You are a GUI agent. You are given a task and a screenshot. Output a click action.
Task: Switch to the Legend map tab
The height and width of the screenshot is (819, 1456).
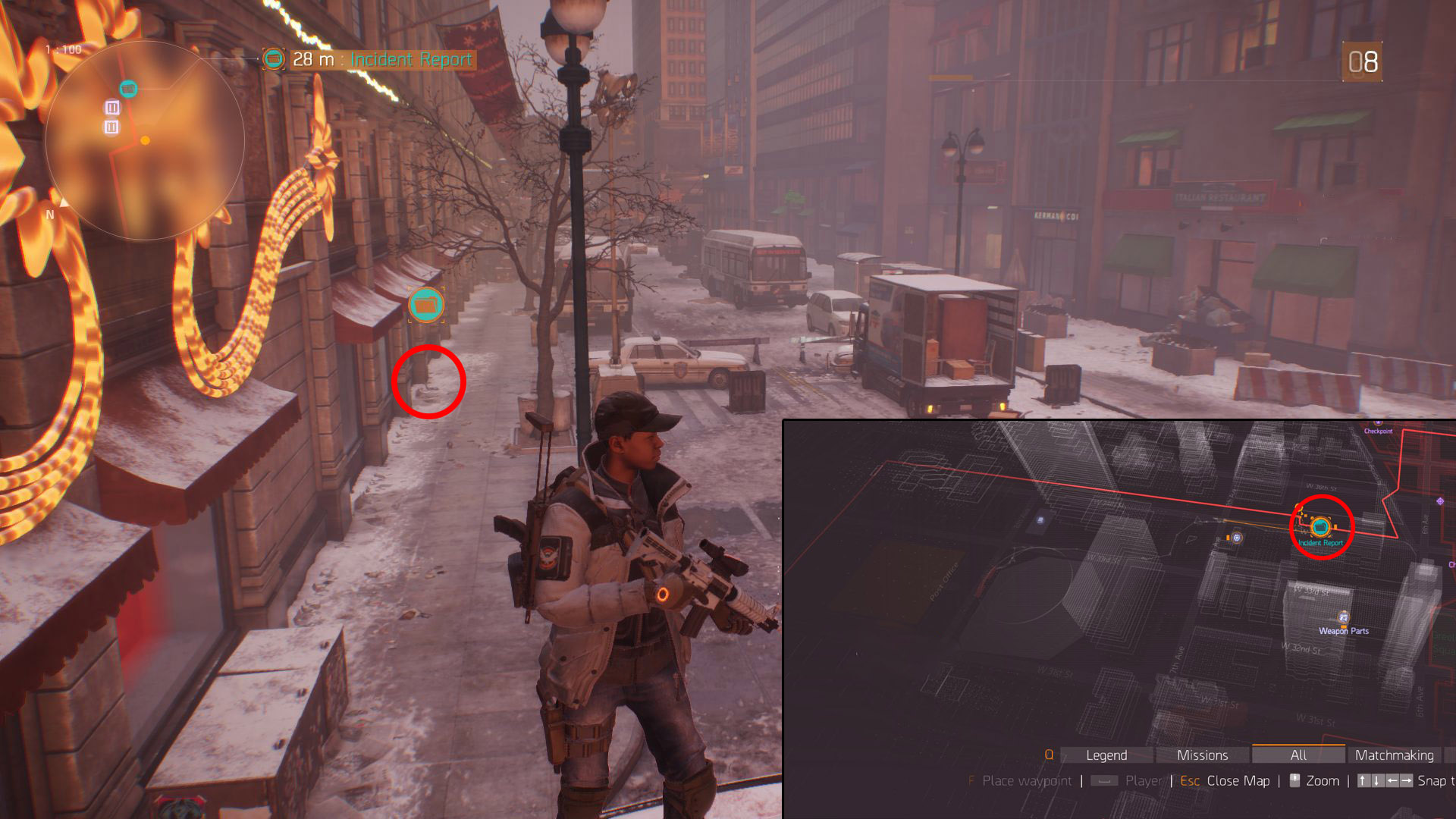[x=1106, y=755]
